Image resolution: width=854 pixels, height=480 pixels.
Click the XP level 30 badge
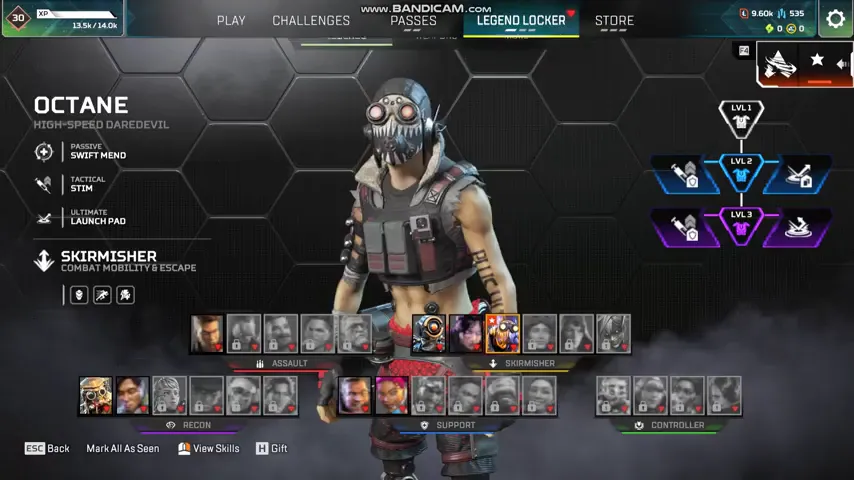pos(18,17)
